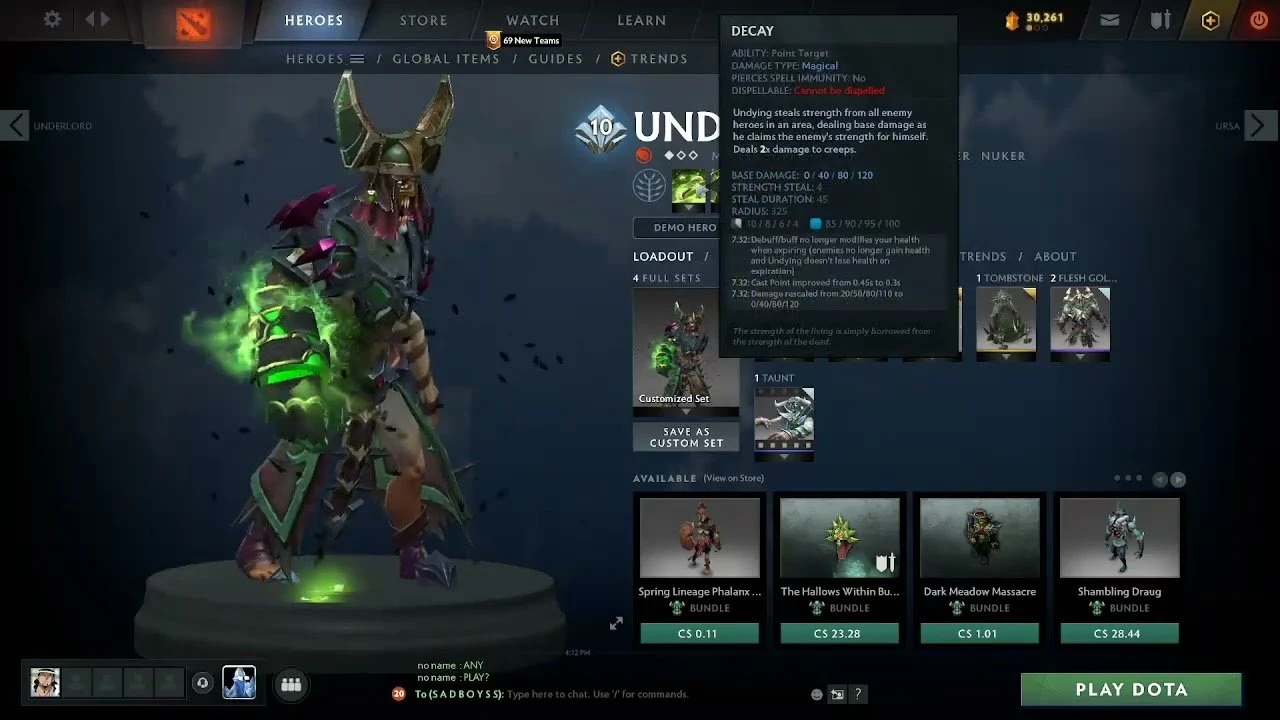Select the Dark Meadow Massacre bundle thumbnail
The height and width of the screenshot is (720, 1280).
click(x=979, y=538)
